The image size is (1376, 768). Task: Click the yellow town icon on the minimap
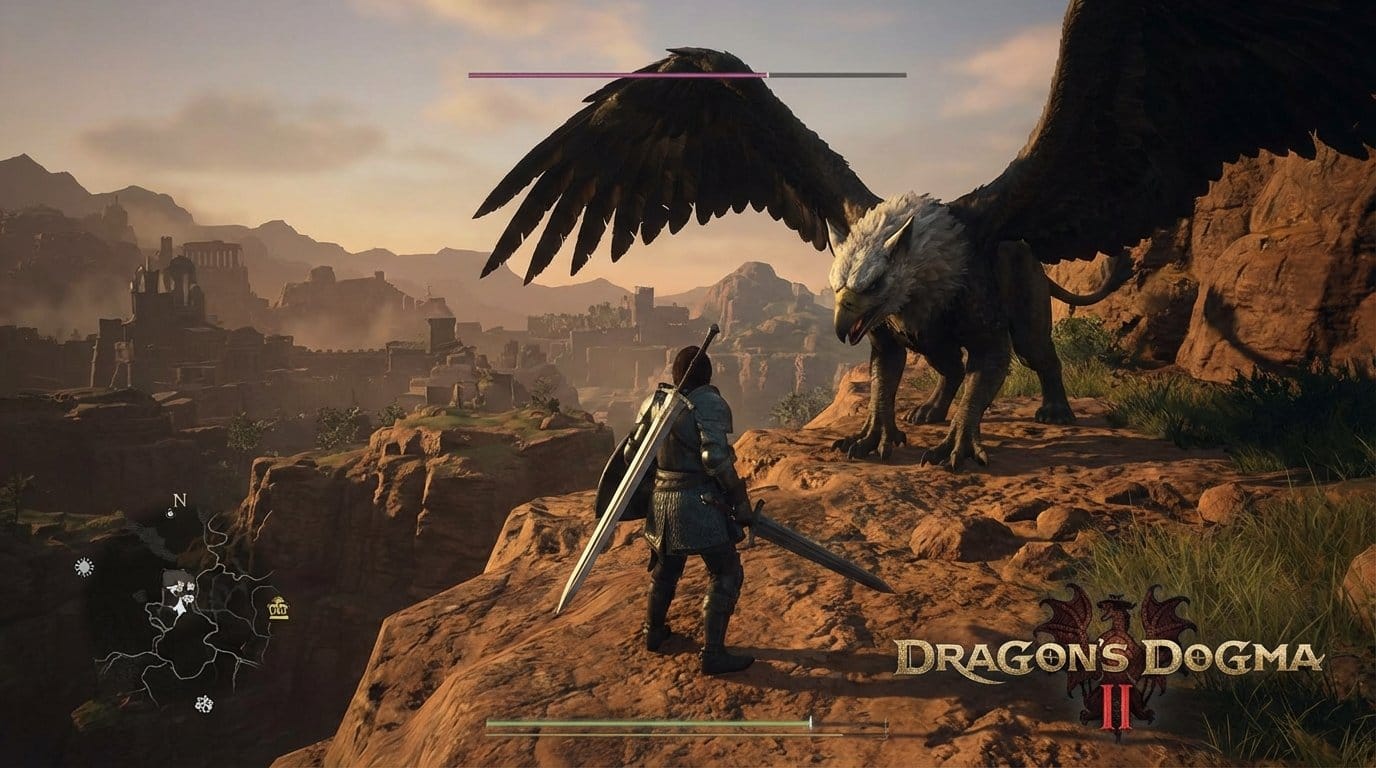pos(277,608)
